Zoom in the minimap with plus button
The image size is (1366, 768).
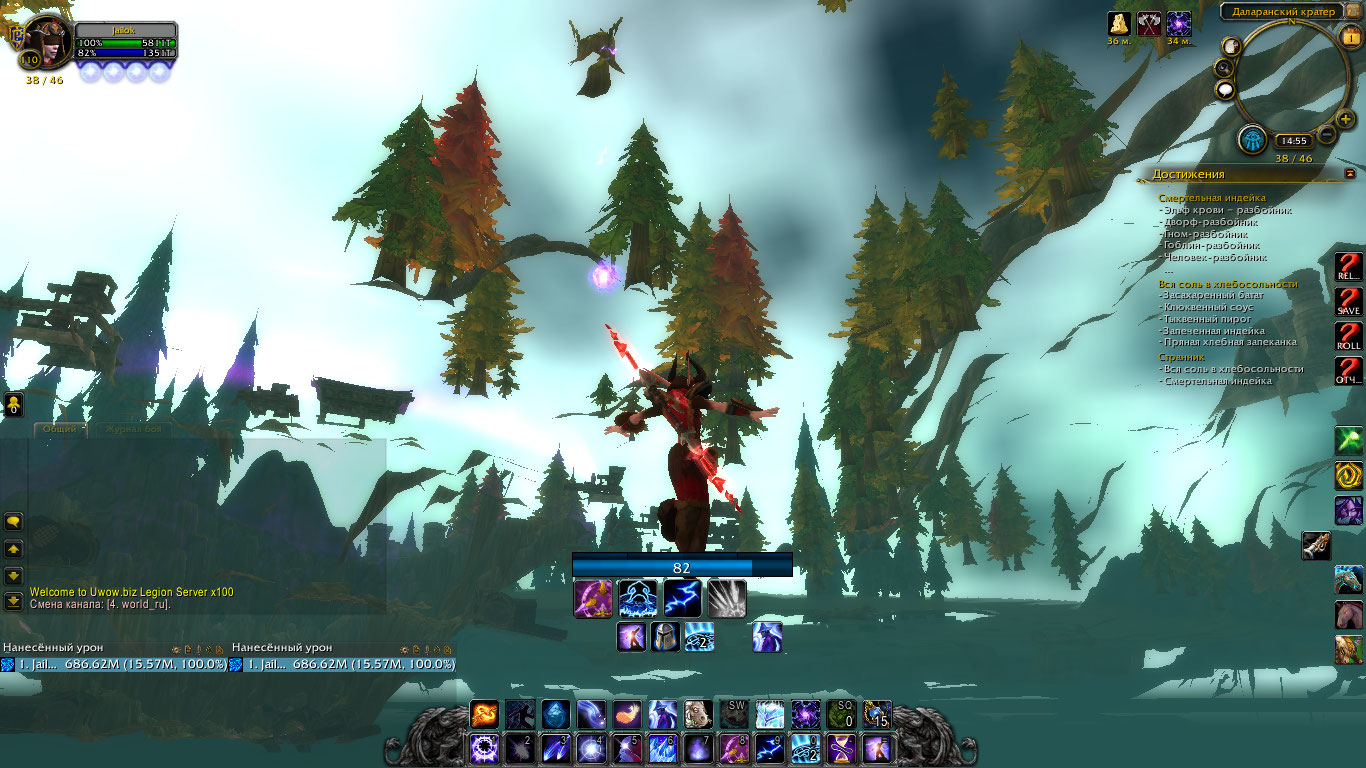click(x=1345, y=120)
